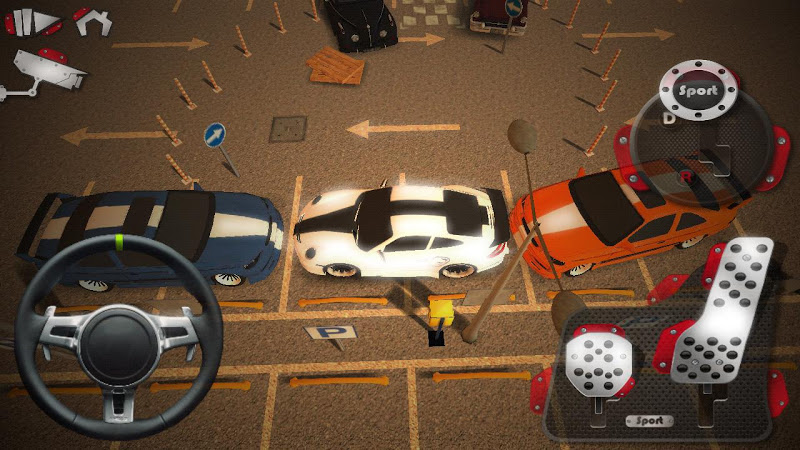
Task: Return to the home menu via house icon
Action: point(90,21)
